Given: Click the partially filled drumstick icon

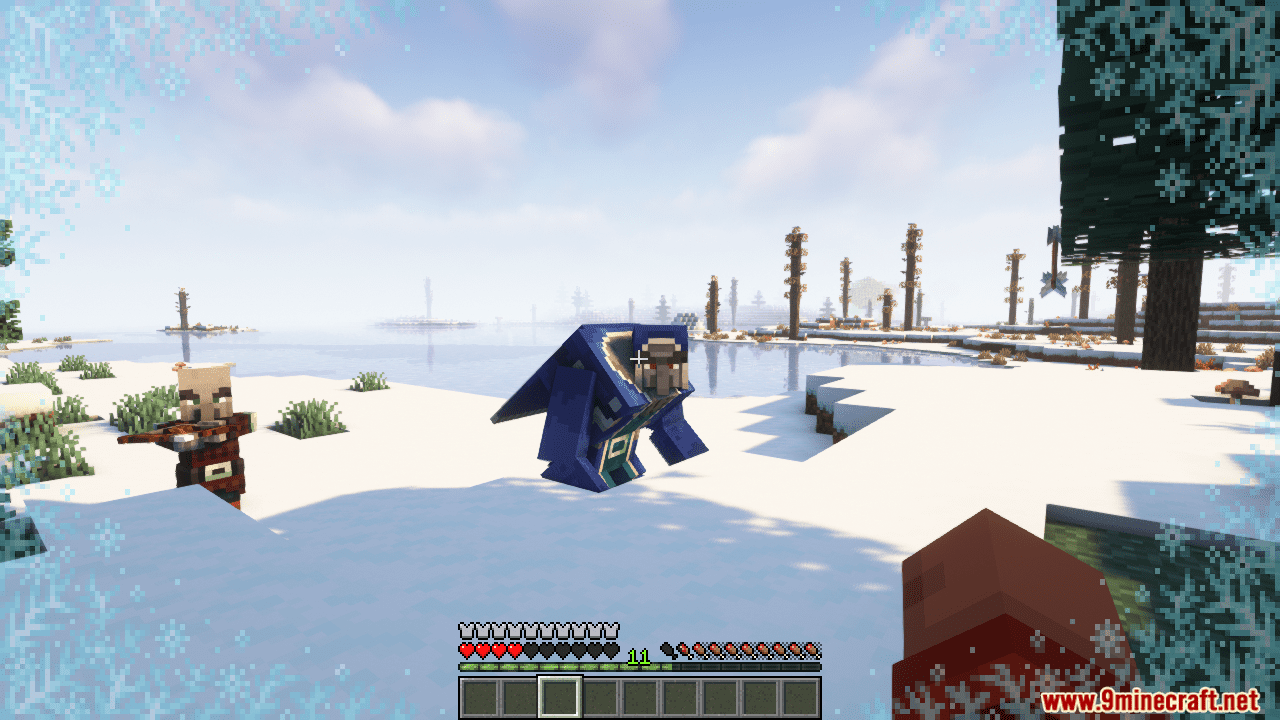Looking at the screenshot, I should 683,649.
